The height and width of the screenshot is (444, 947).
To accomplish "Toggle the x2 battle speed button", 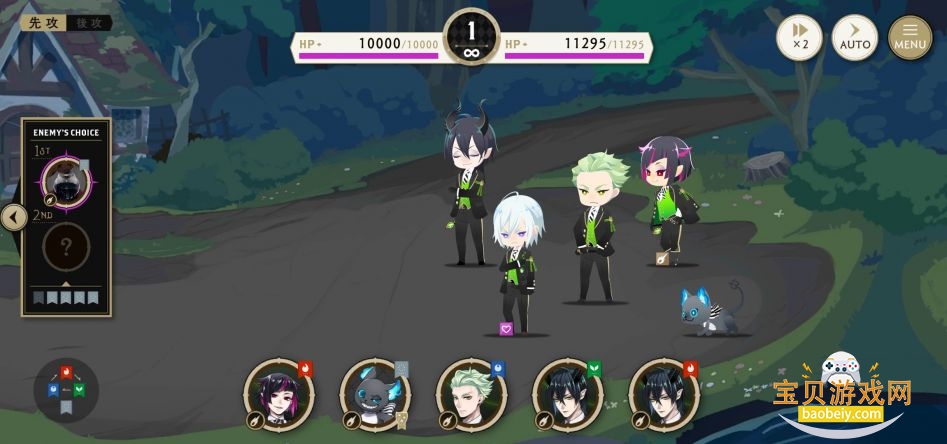I will pyautogui.click(x=800, y=38).
